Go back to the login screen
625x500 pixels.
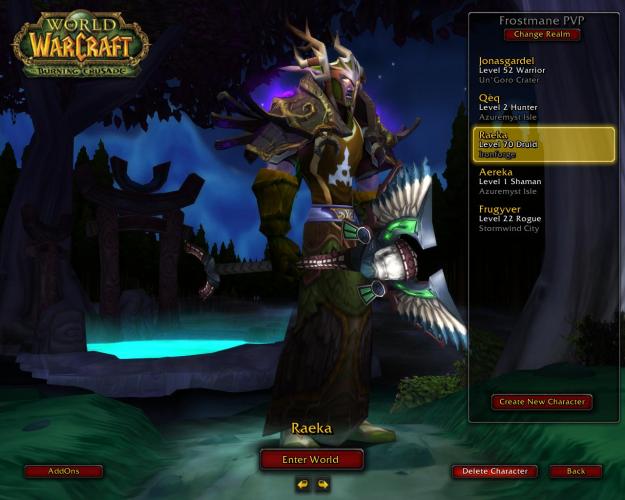(x=575, y=471)
